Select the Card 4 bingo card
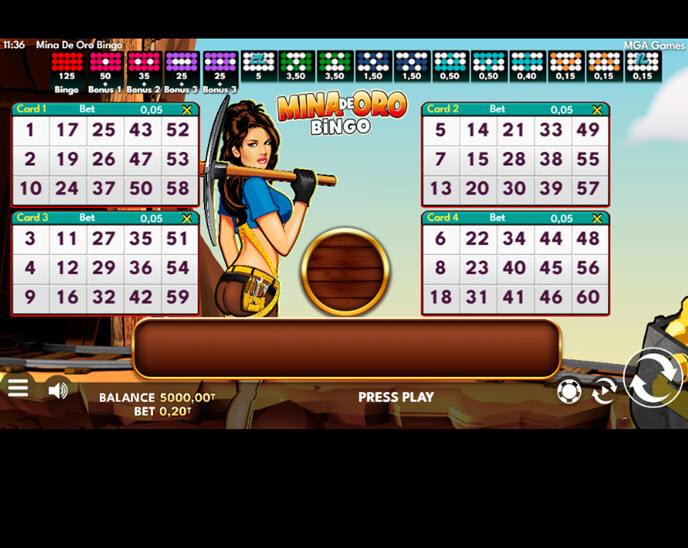Viewport: 688px width, 548px height. click(515, 267)
